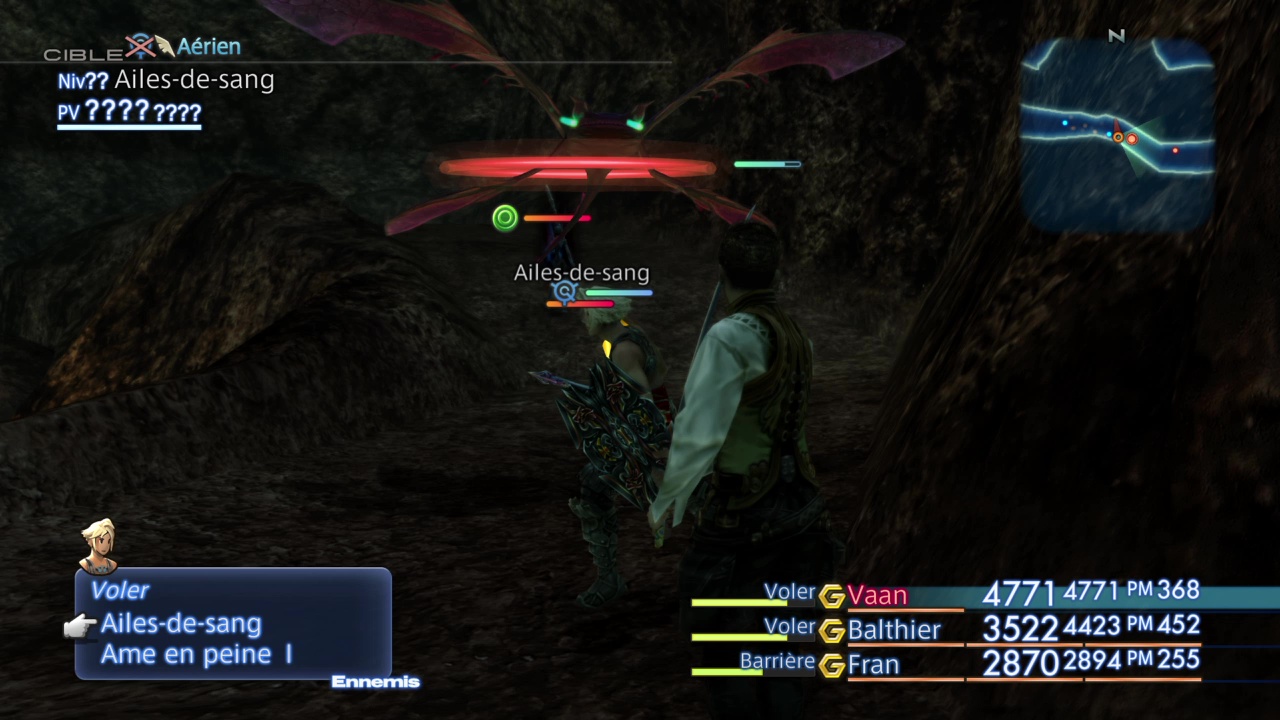
Task: Select Vaan in the party list
Action: coord(877,596)
